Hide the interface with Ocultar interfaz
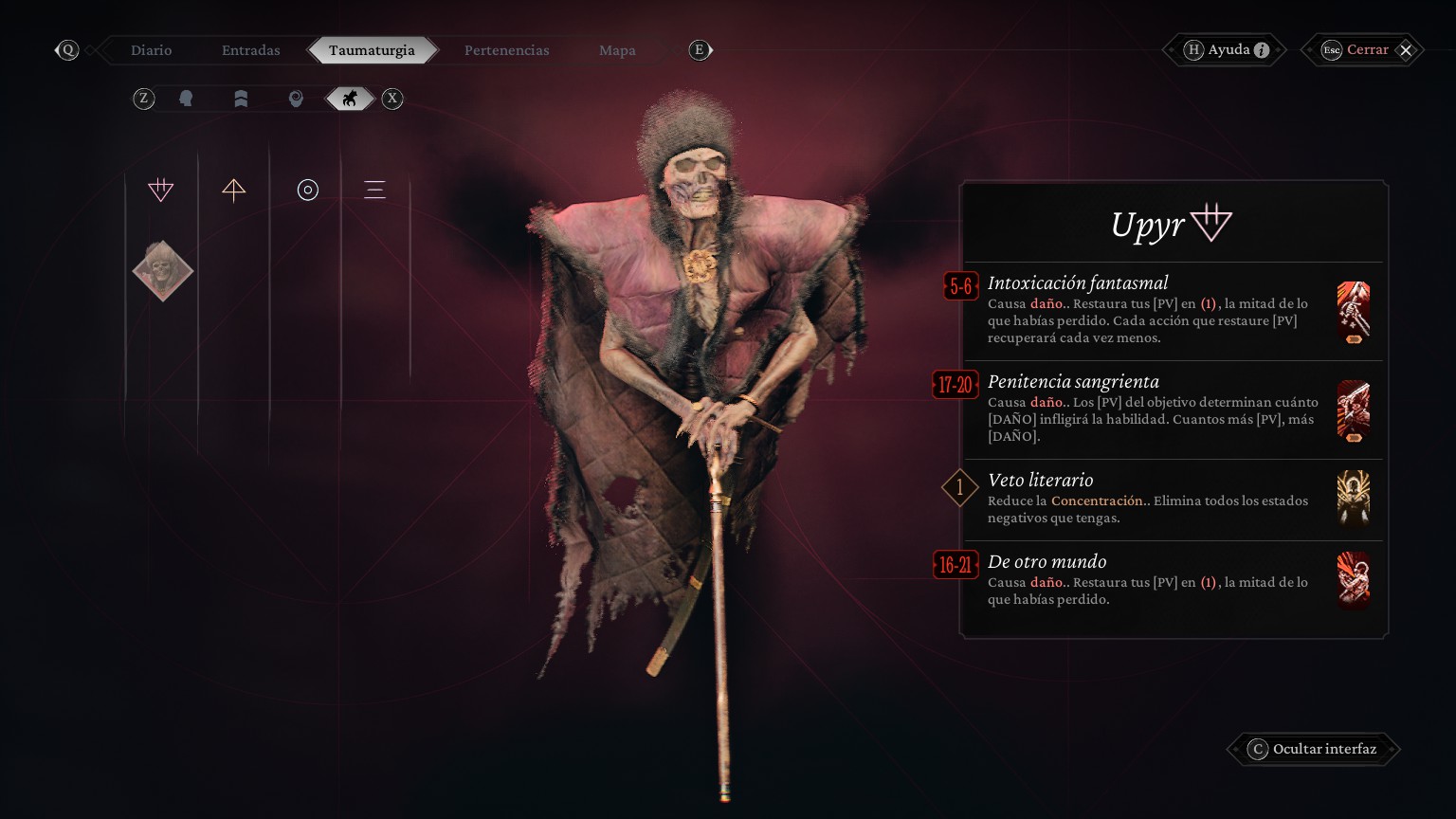The width and height of the screenshot is (1456, 819). [1323, 749]
